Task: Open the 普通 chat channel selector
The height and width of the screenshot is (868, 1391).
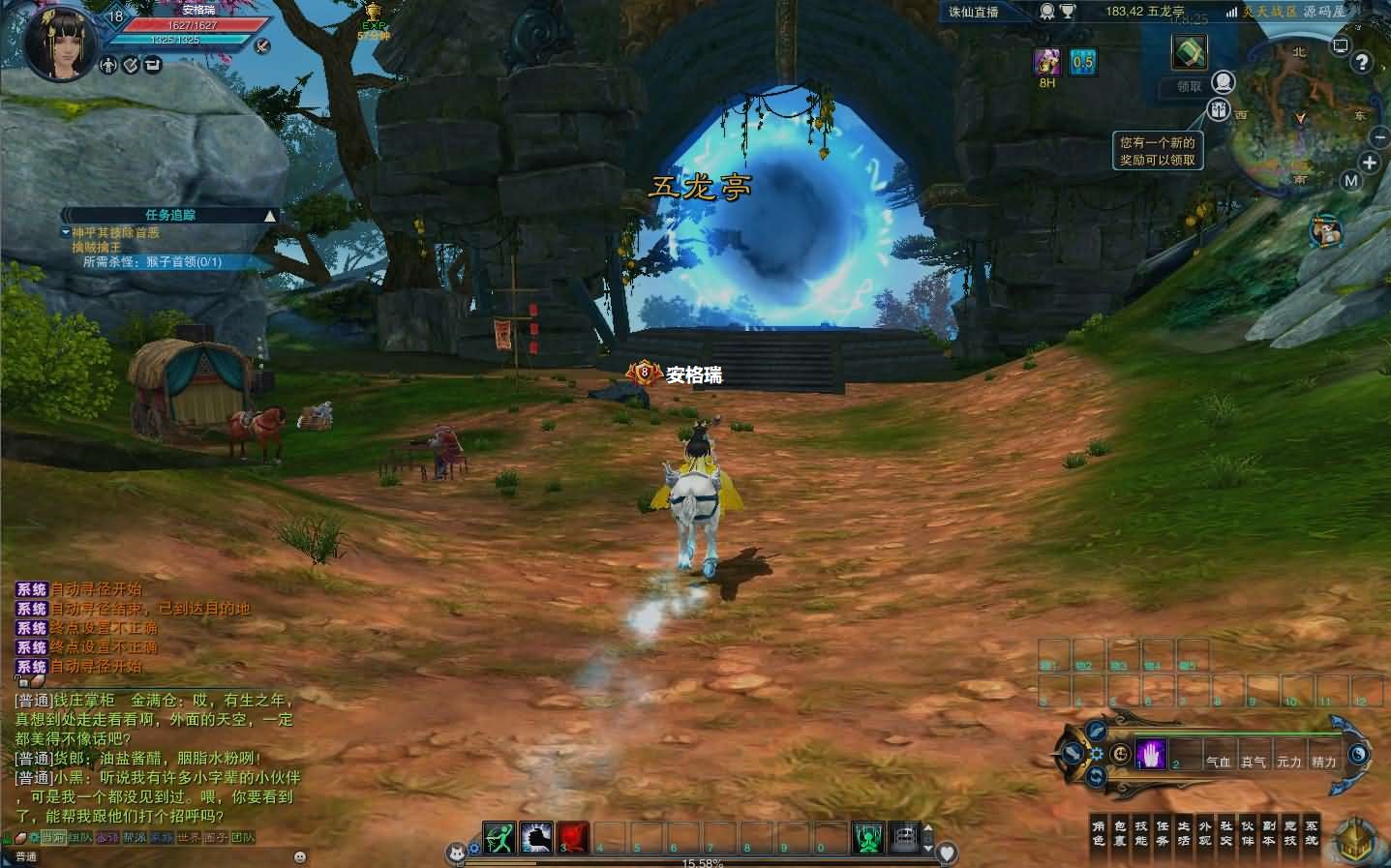Action: coord(26,855)
